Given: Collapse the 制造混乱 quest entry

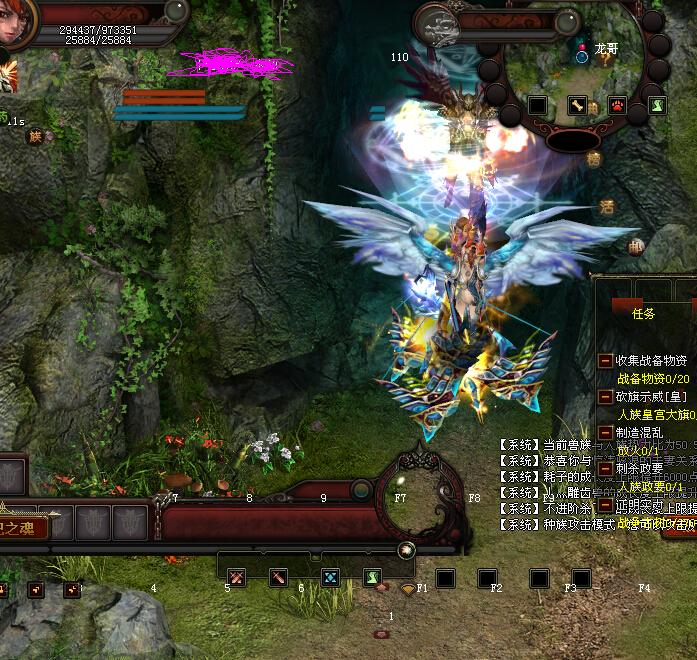Looking at the screenshot, I should (x=605, y=432).
